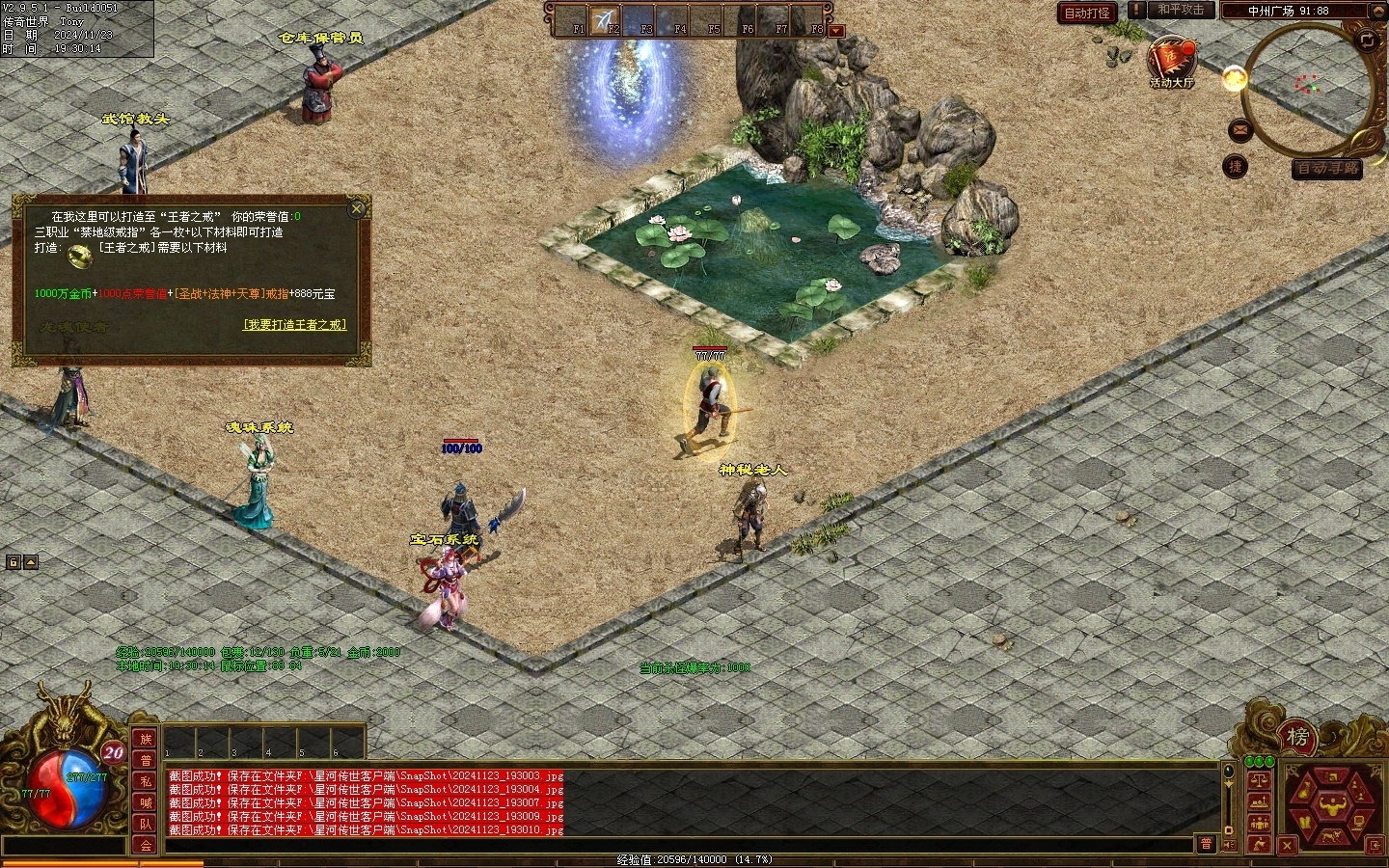Open the 榜 ranking button
Screen dimensions: 1389x868
coord(1297,738)
